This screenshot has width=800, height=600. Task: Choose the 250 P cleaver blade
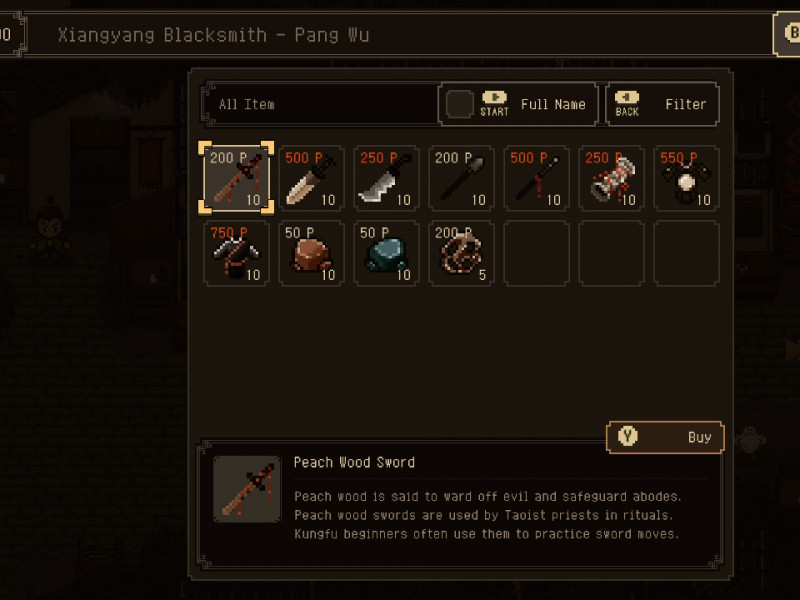pos(386,178)
